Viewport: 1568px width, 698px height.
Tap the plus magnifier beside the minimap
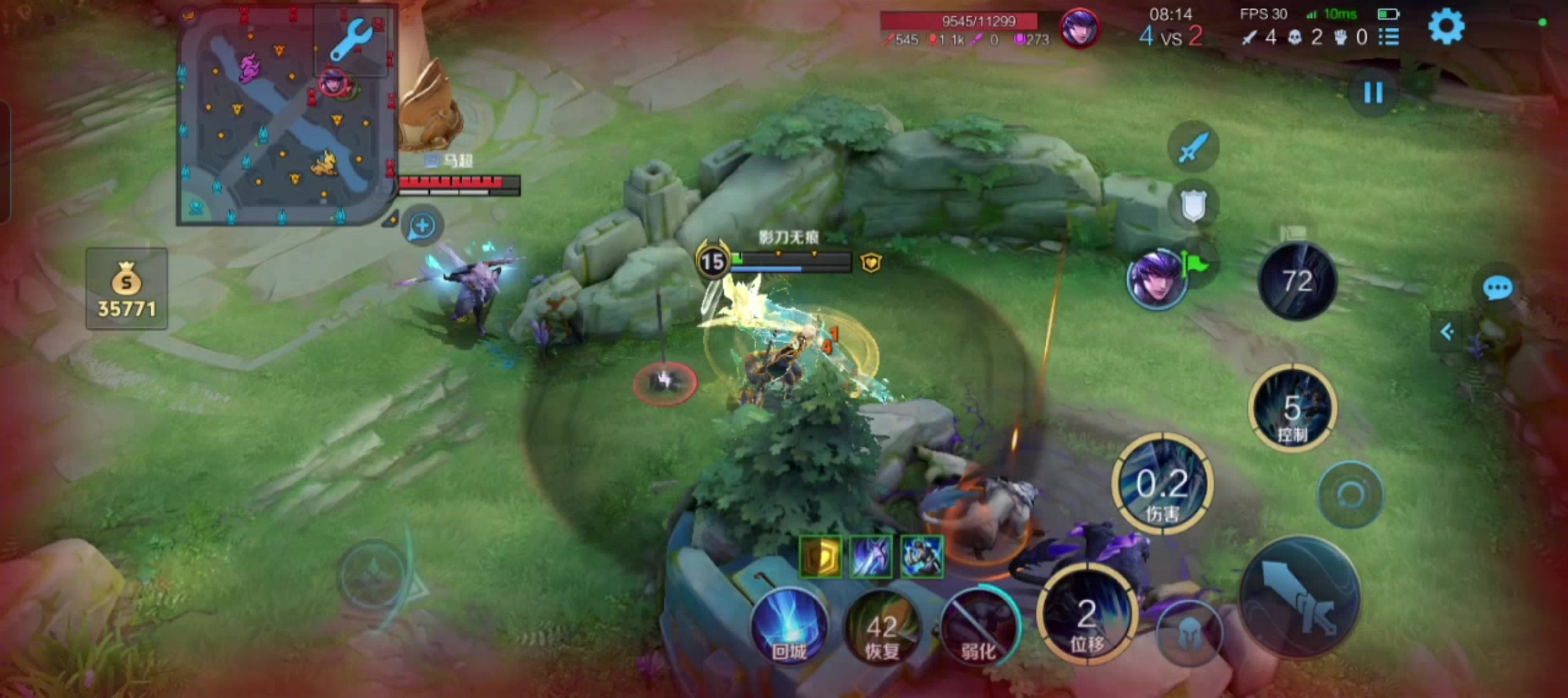coord(422,226)
